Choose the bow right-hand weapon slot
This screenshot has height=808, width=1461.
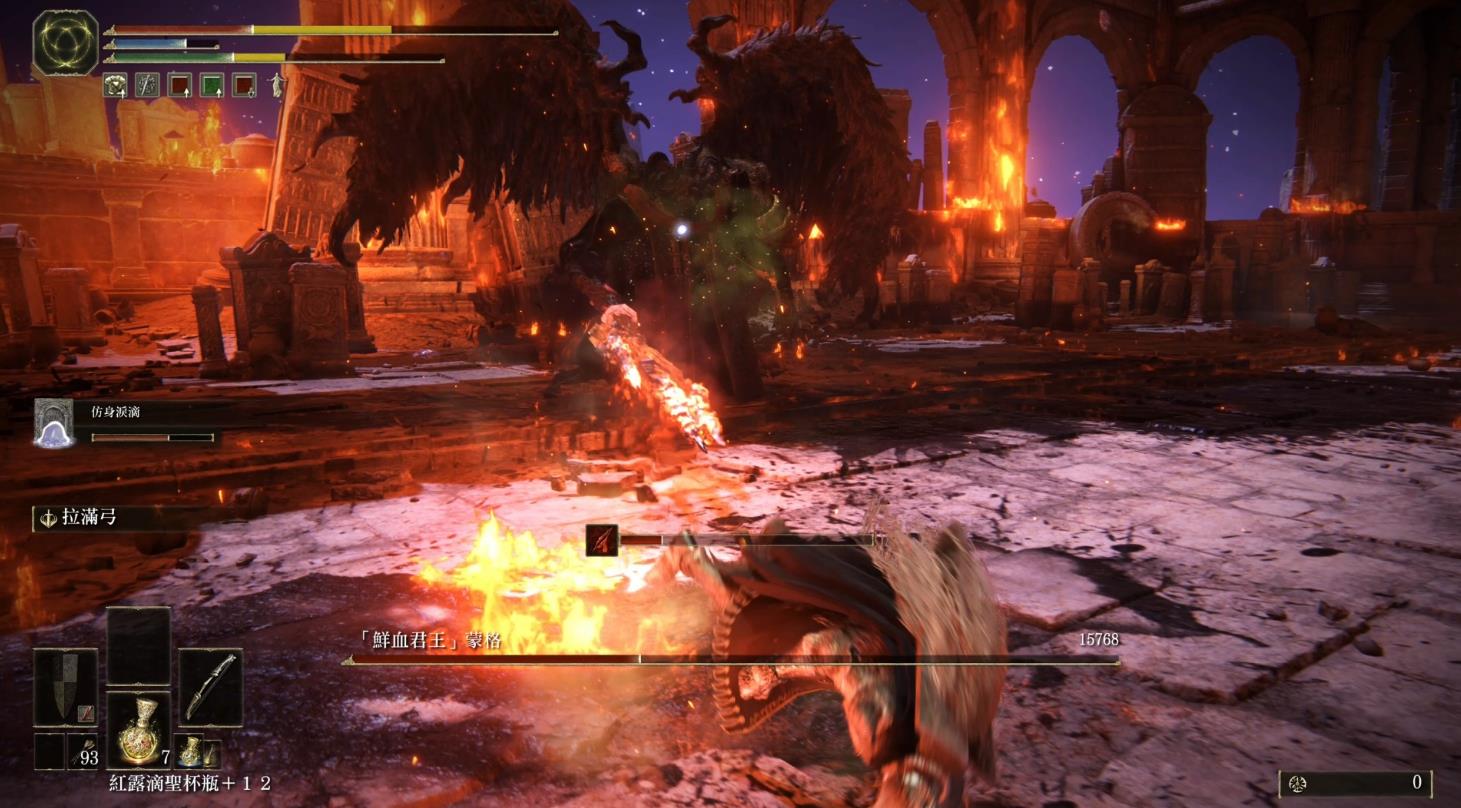pos(211,687)
